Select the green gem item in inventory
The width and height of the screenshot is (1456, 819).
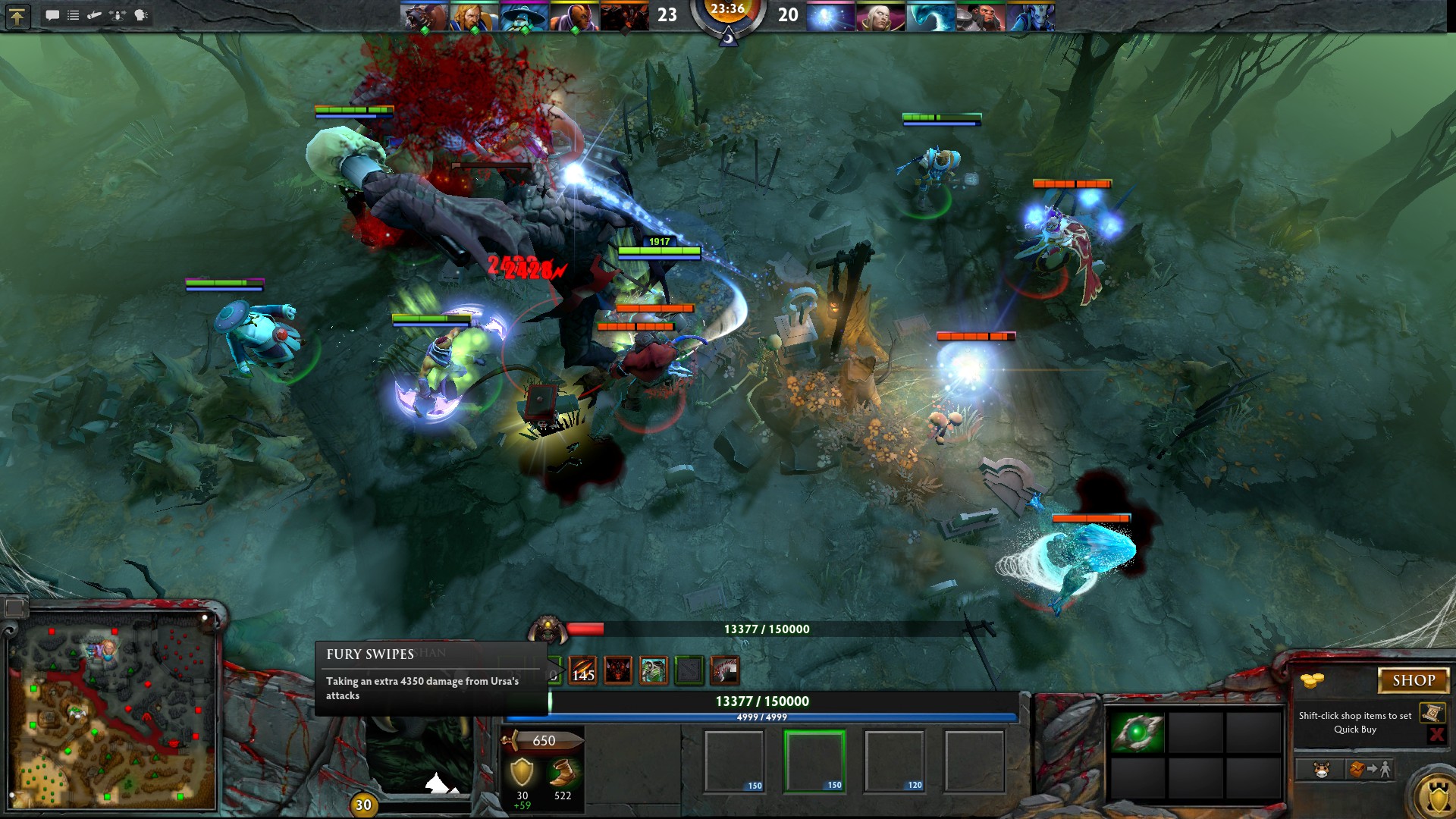pyautogui.click(x=1136, y=733)
